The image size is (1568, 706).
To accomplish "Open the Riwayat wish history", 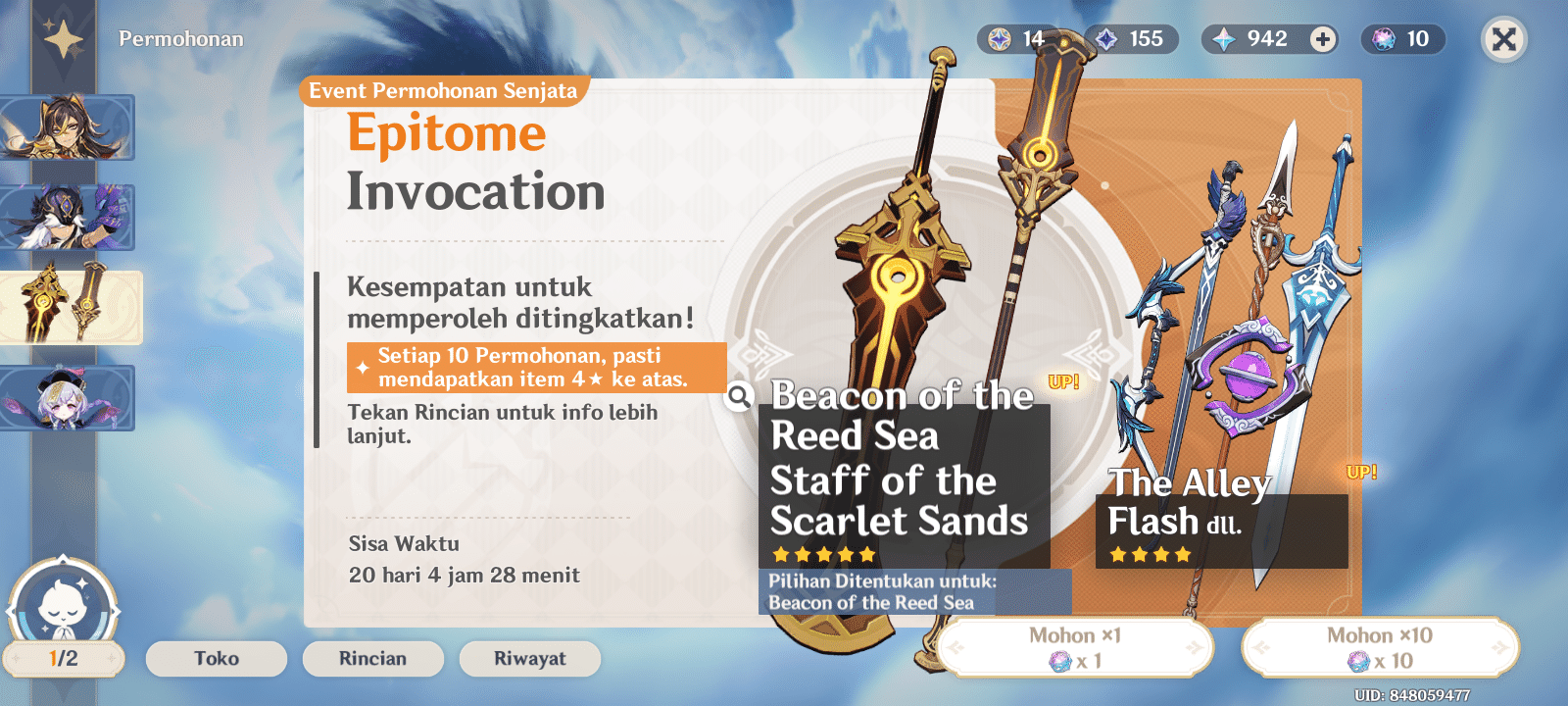I will point(529,658).
